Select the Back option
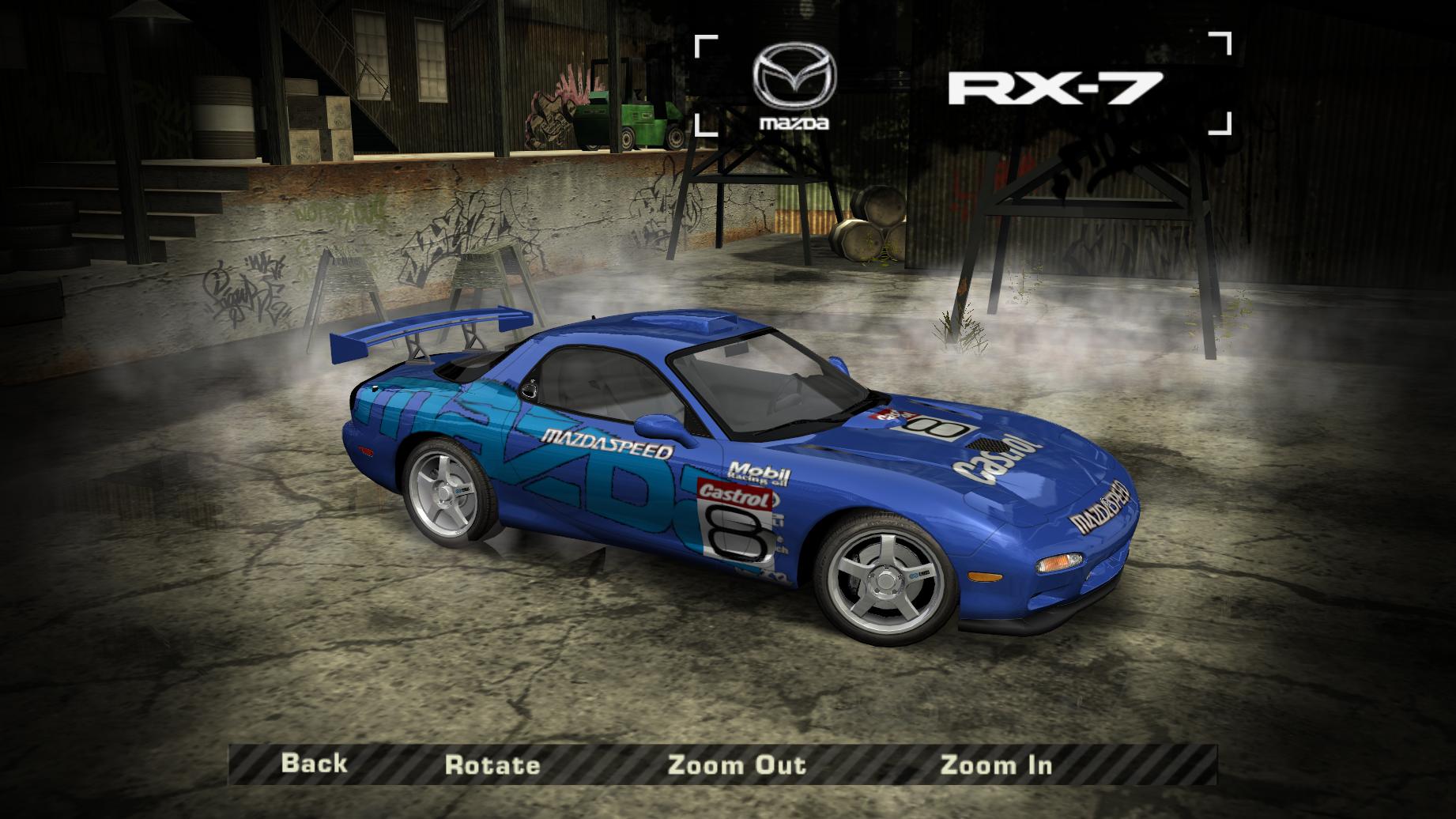Image resolution: width=1456 pixels, height=819 pixels. pyautogui.click(x=316, y=764)
